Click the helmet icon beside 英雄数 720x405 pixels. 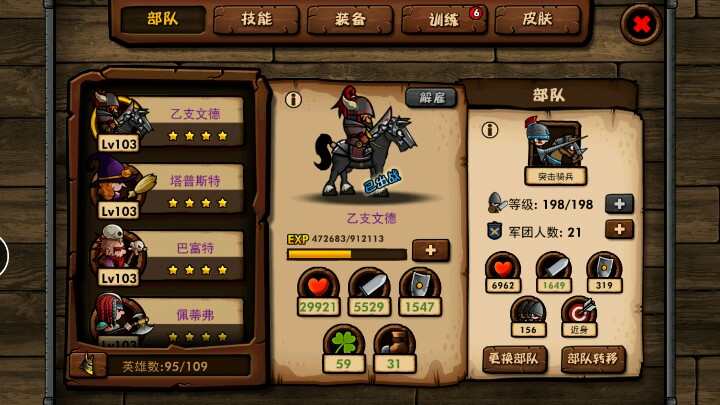coord(86,366)
